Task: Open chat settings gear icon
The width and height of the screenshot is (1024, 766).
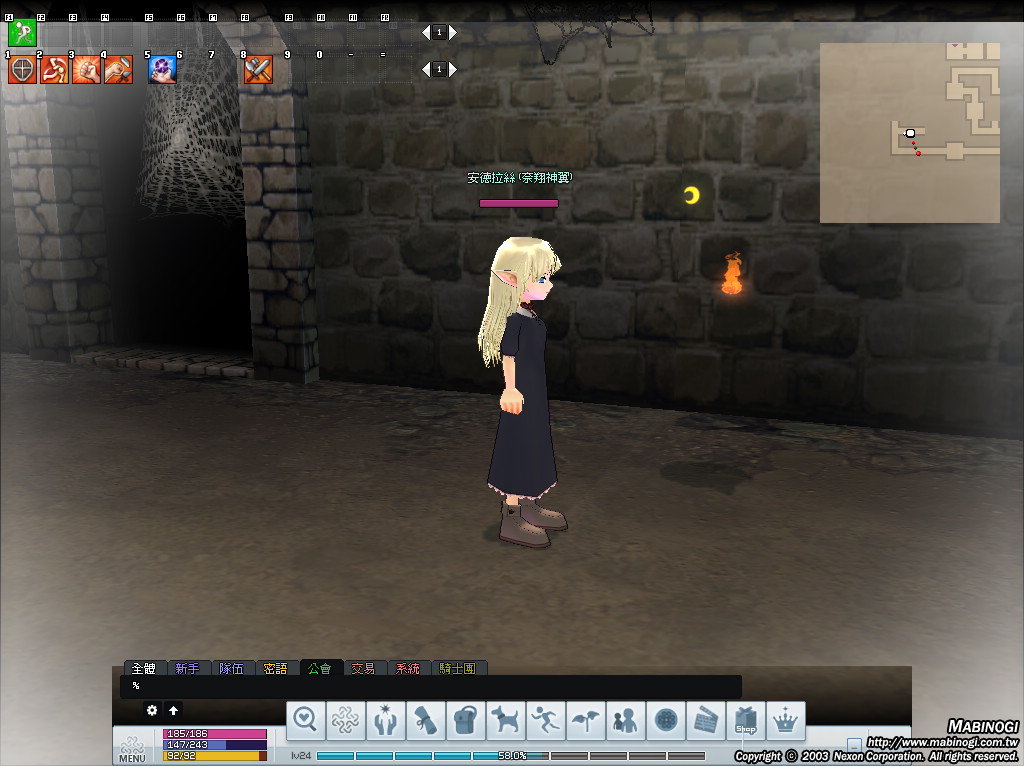Action: pyautogui.click(x=152, y=710)
